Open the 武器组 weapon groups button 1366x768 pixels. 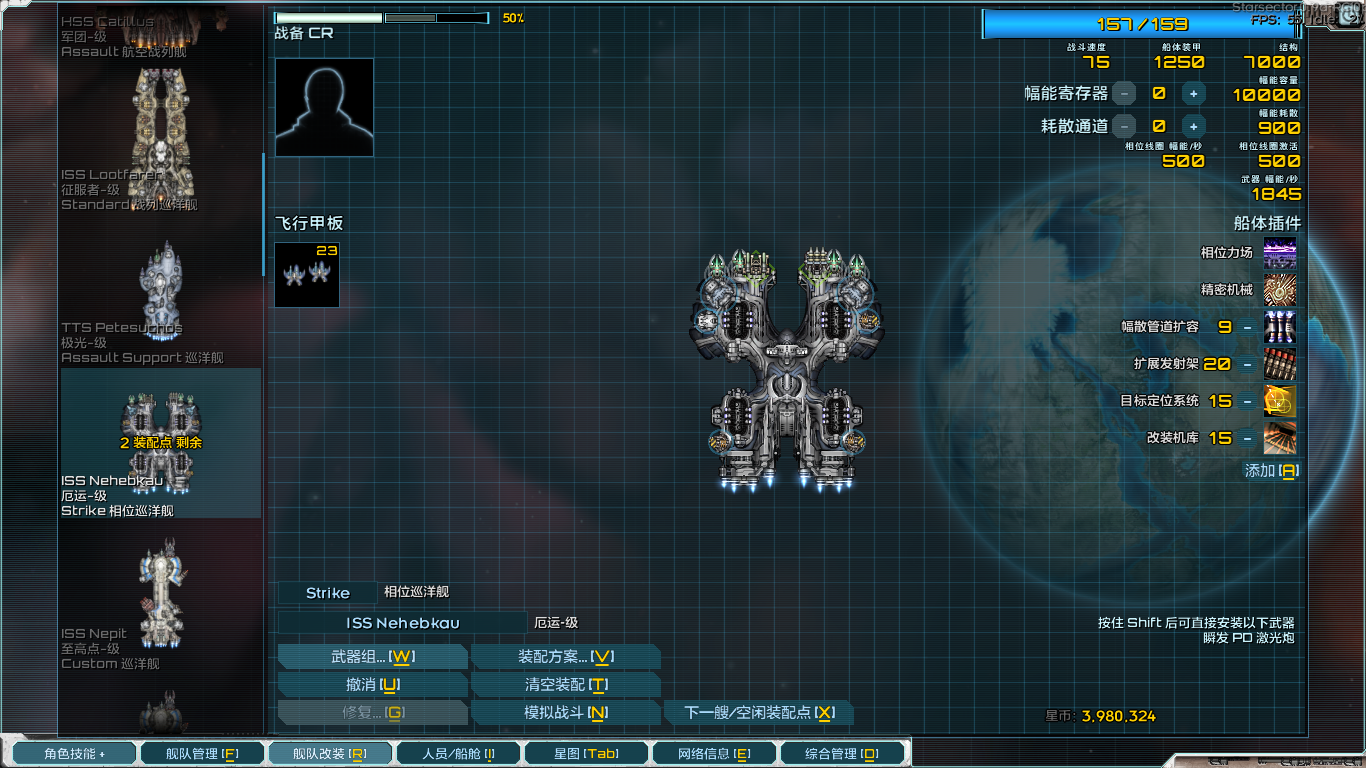point(372,657)
